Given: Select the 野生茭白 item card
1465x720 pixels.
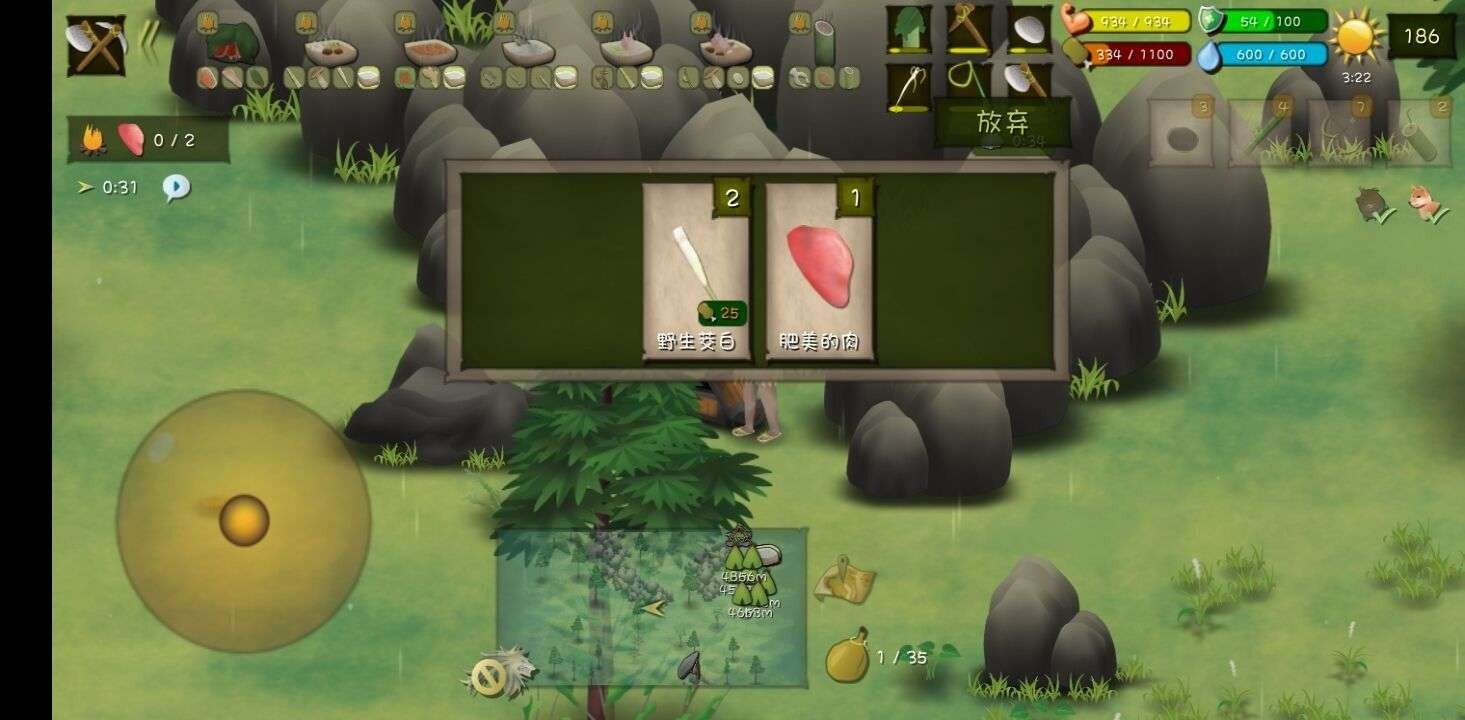Looking at the screenshot, I should [x=696, y=270].
